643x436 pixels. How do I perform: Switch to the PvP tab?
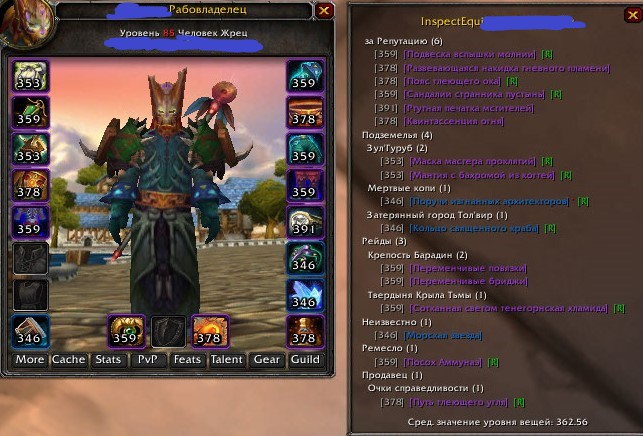point(148,359)
